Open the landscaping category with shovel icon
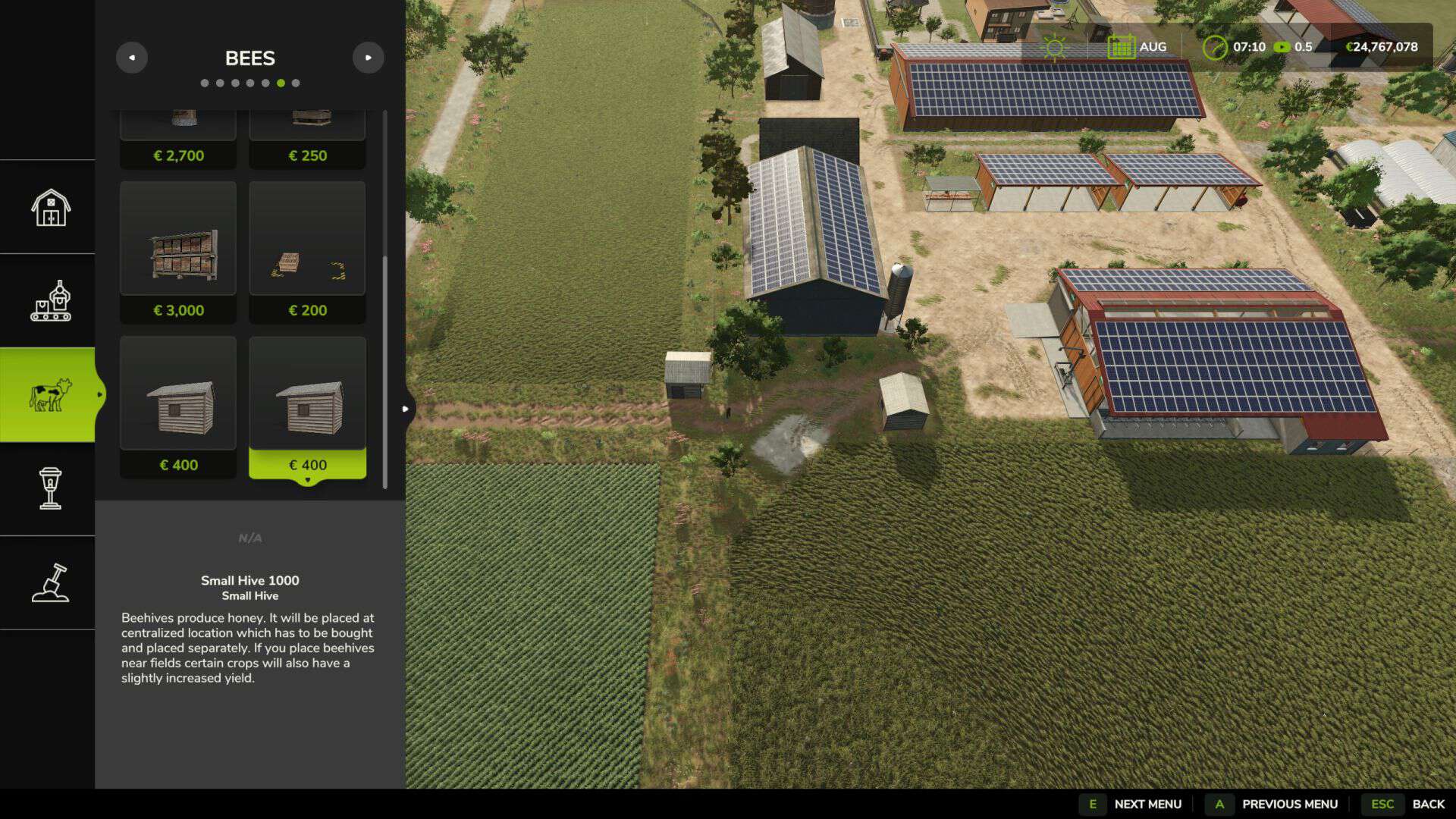1456x819 pixels. (50, 583)
